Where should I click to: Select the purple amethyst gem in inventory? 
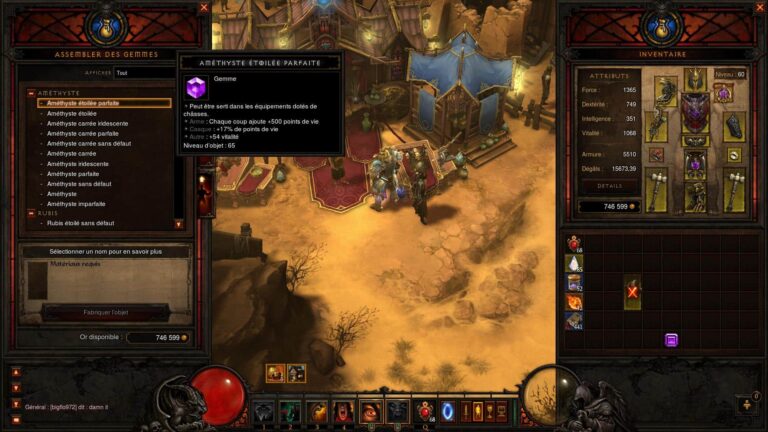671,340
